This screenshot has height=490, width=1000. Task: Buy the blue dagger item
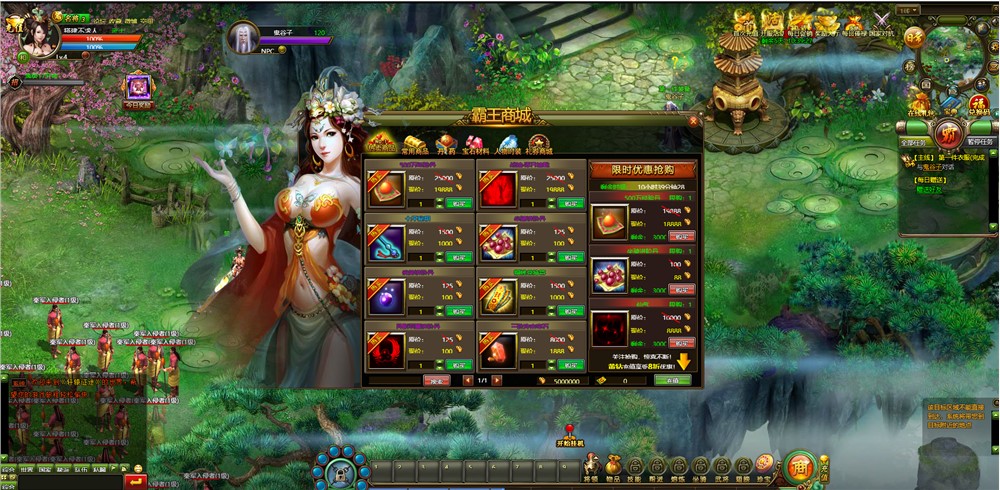tap(459, 257)
